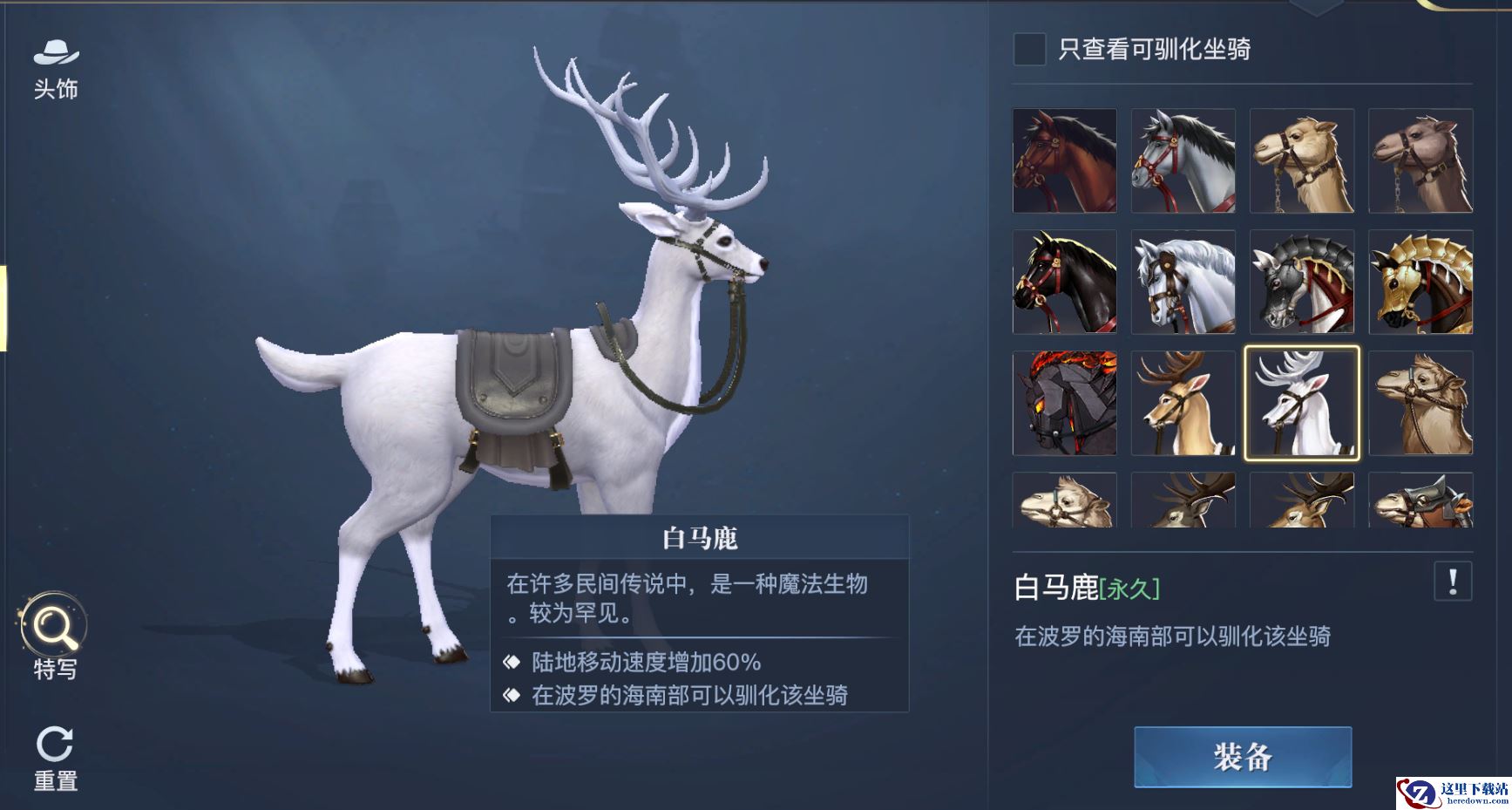Viewport: 1512px width, 810px height.
Task: Open the 头饰 headwear option
Action: coord(56,69)
